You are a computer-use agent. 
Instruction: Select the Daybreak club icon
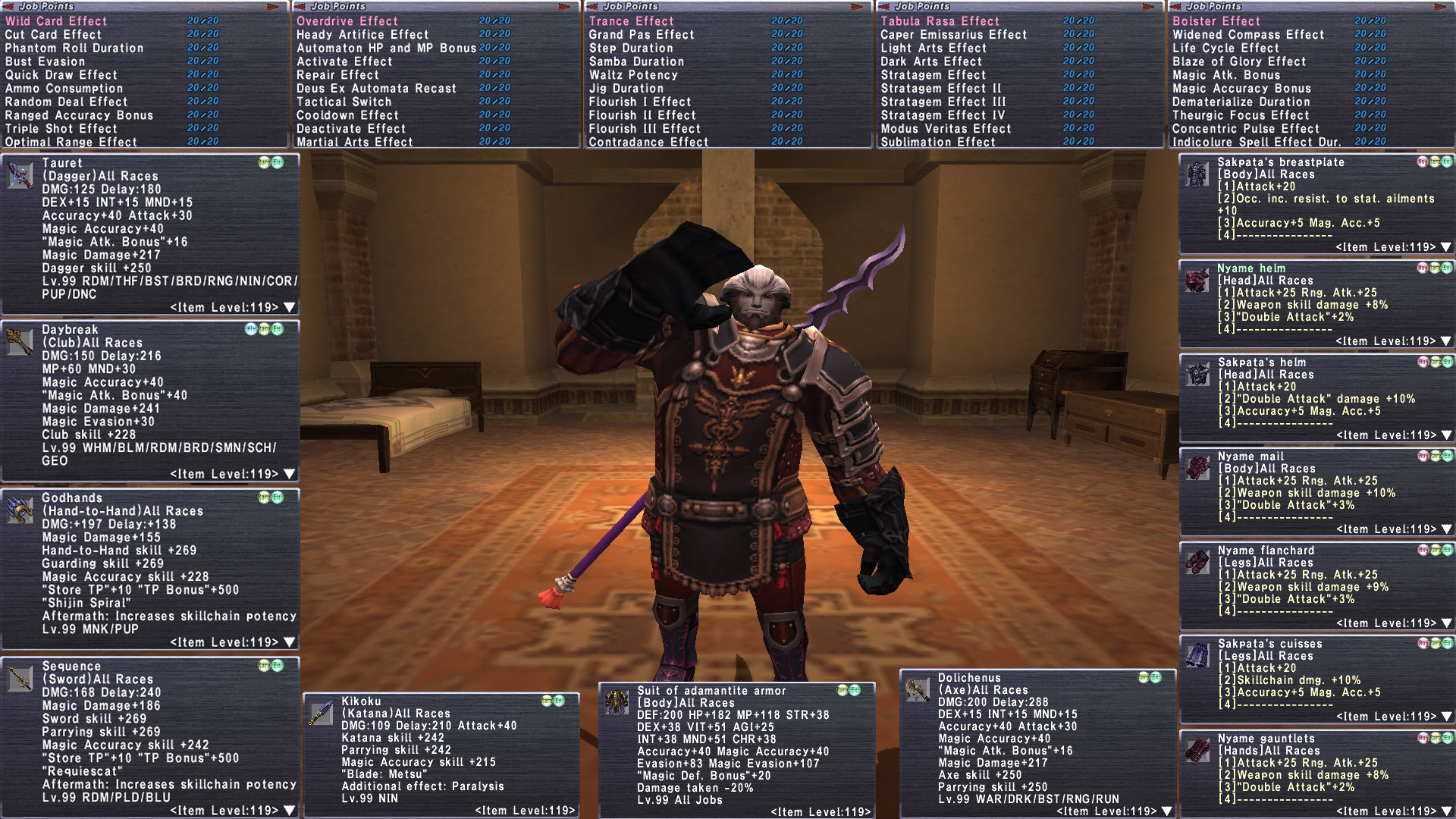point(20,342)
